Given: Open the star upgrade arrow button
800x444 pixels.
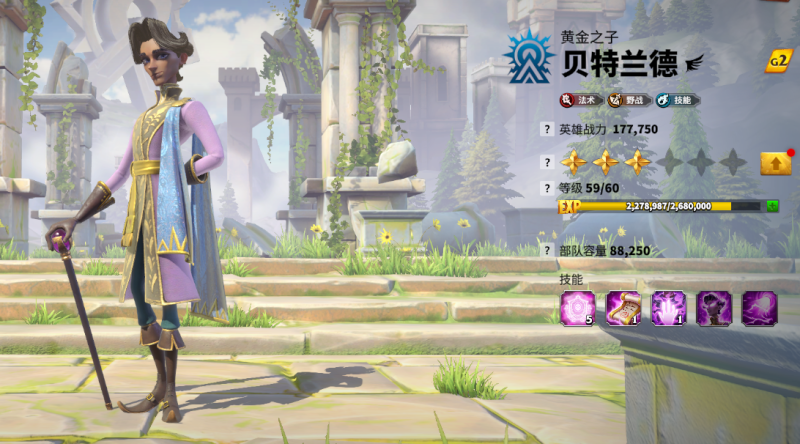Looking at the screenshot, I should pyautogui.click(x=775, y=163).
